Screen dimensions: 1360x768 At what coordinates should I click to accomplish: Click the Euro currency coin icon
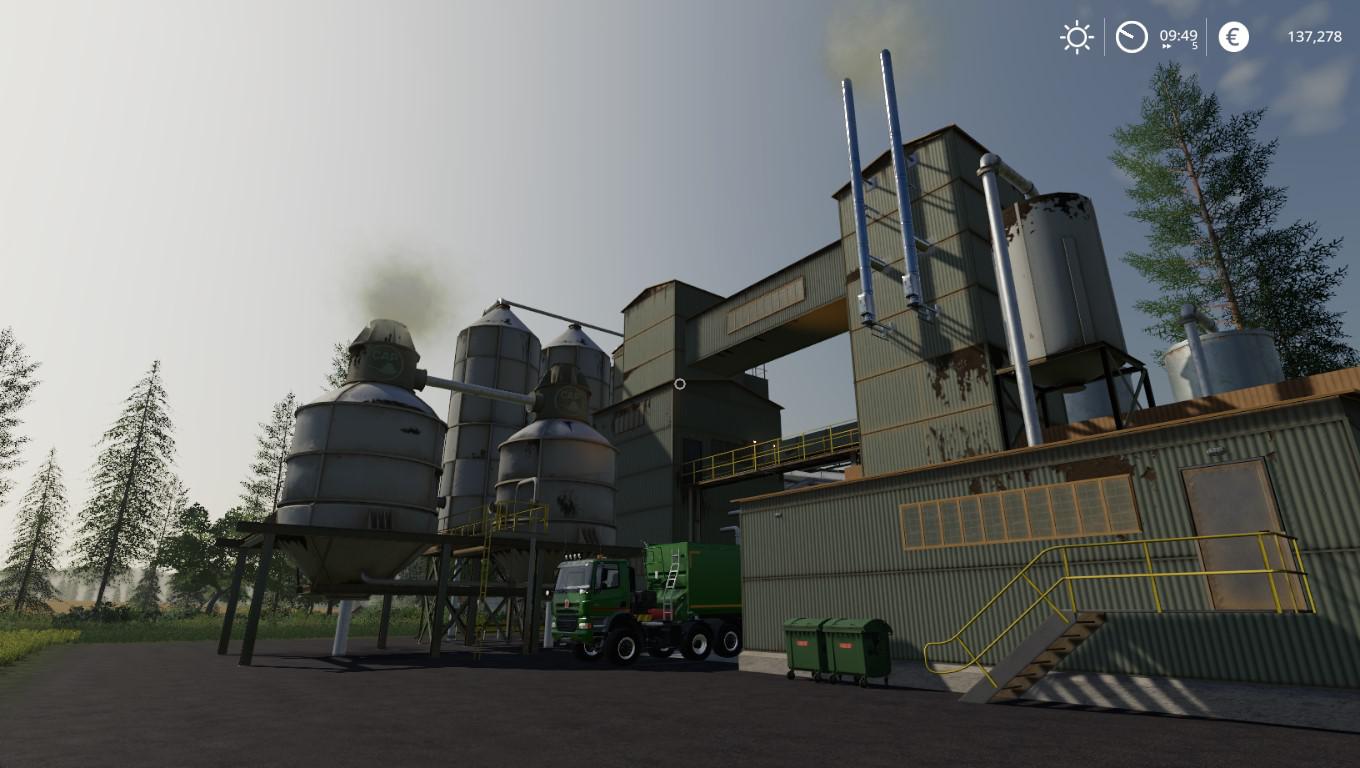(1233, 37)
